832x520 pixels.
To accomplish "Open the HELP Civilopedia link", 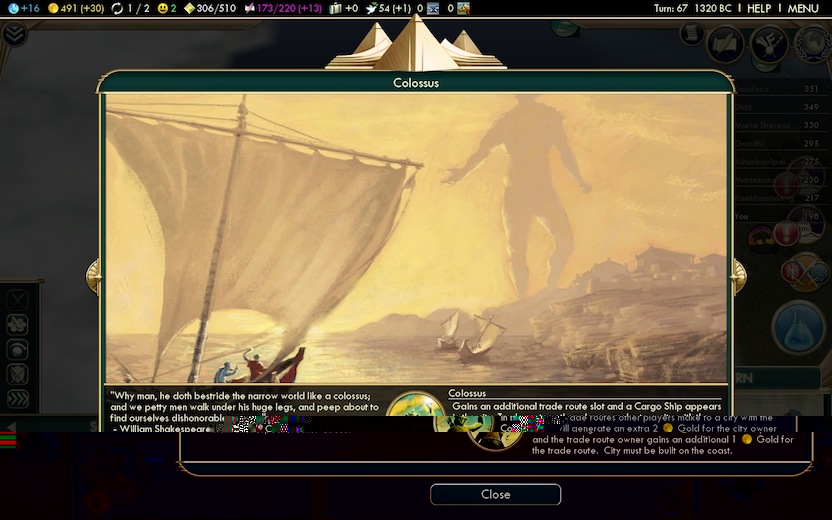I will tap(759, 8).
